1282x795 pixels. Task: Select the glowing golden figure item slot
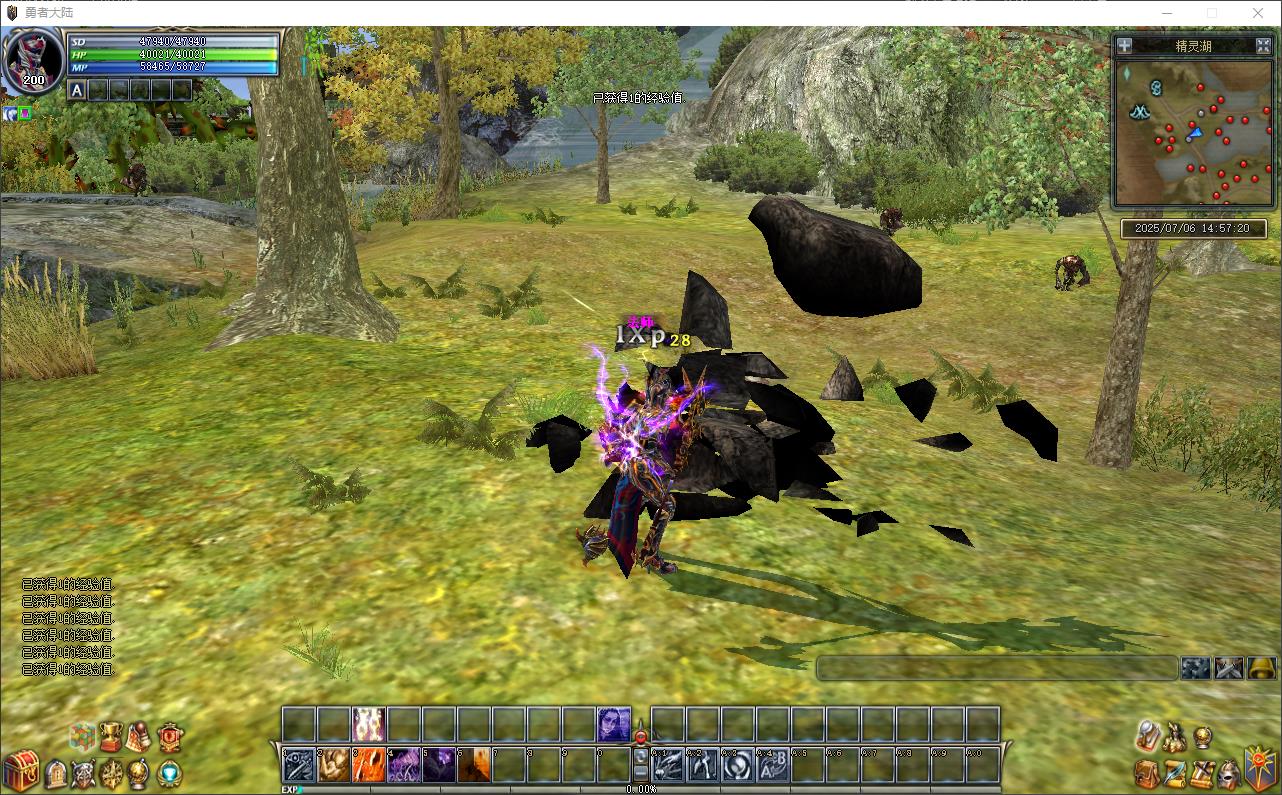pyautogui.click(x=369, y=724)
